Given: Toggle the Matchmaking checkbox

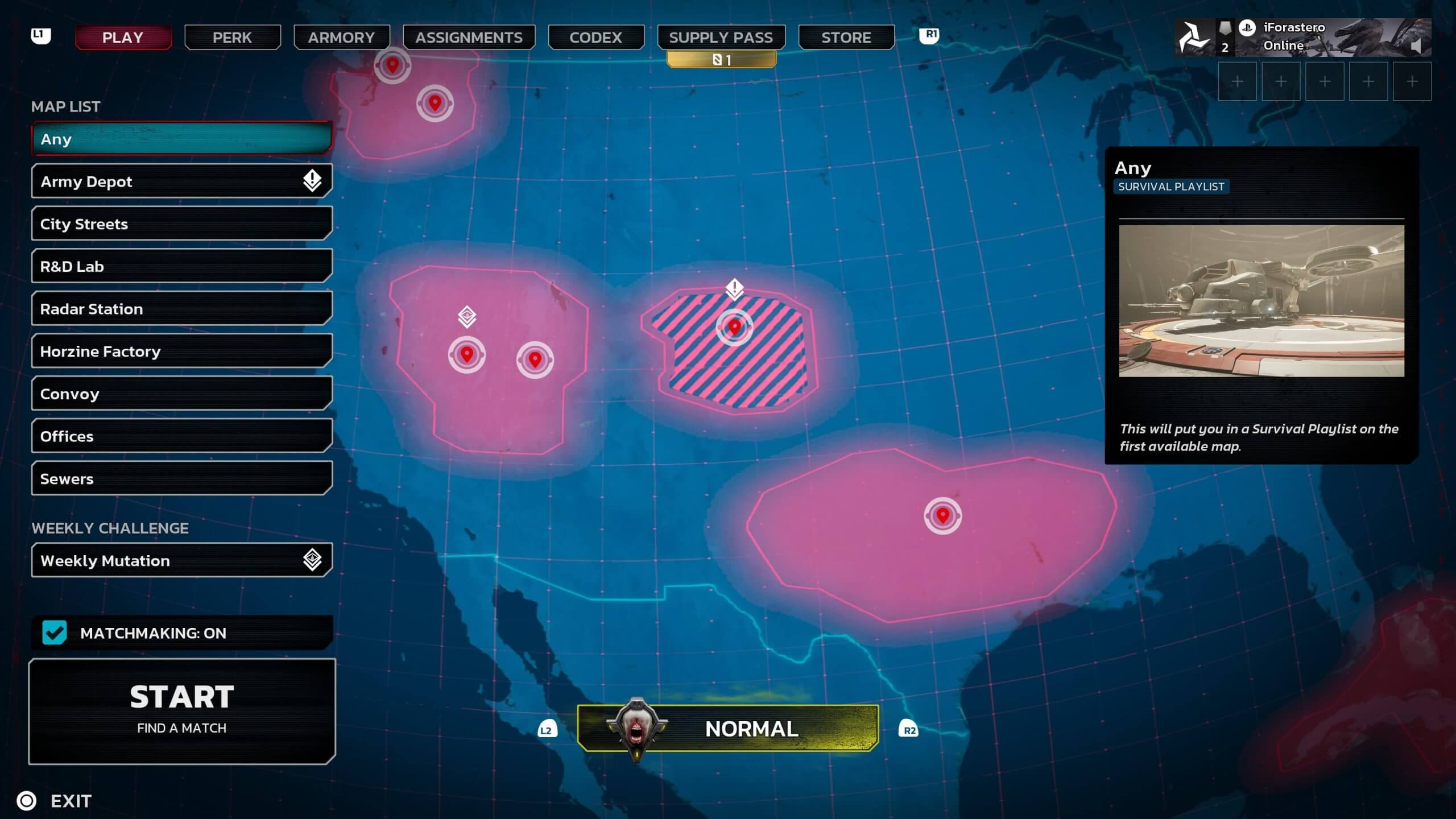Looking at the screenshot, I should [x=55, y=632].
